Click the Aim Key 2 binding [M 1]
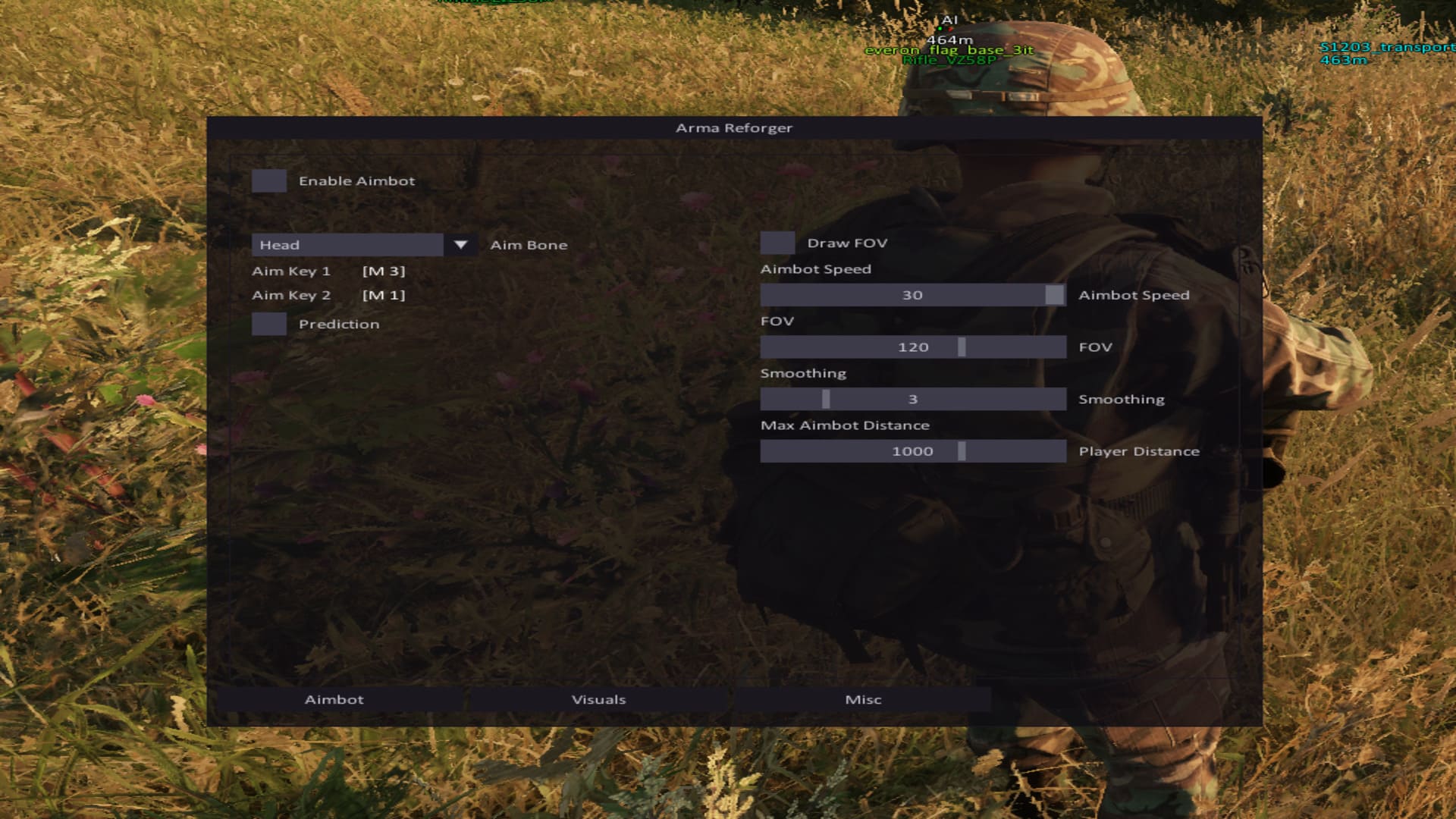Viewport: 1456px width, 819px height. pos(384,295)
